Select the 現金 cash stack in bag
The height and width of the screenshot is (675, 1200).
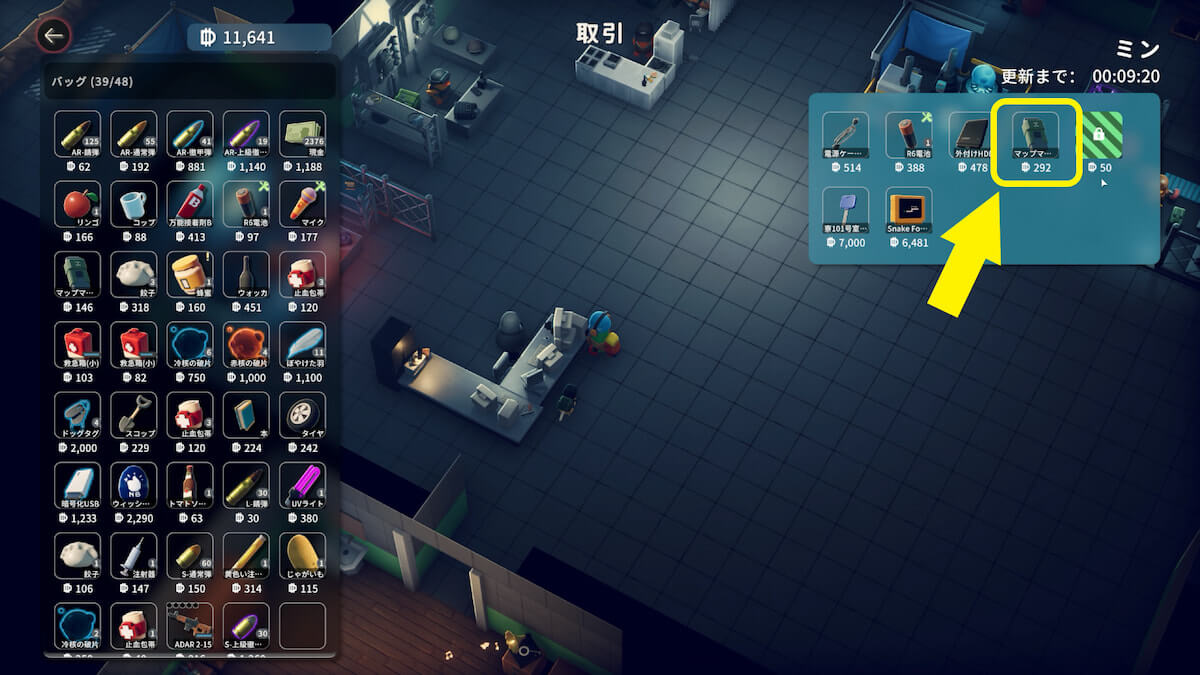point(302,134)
